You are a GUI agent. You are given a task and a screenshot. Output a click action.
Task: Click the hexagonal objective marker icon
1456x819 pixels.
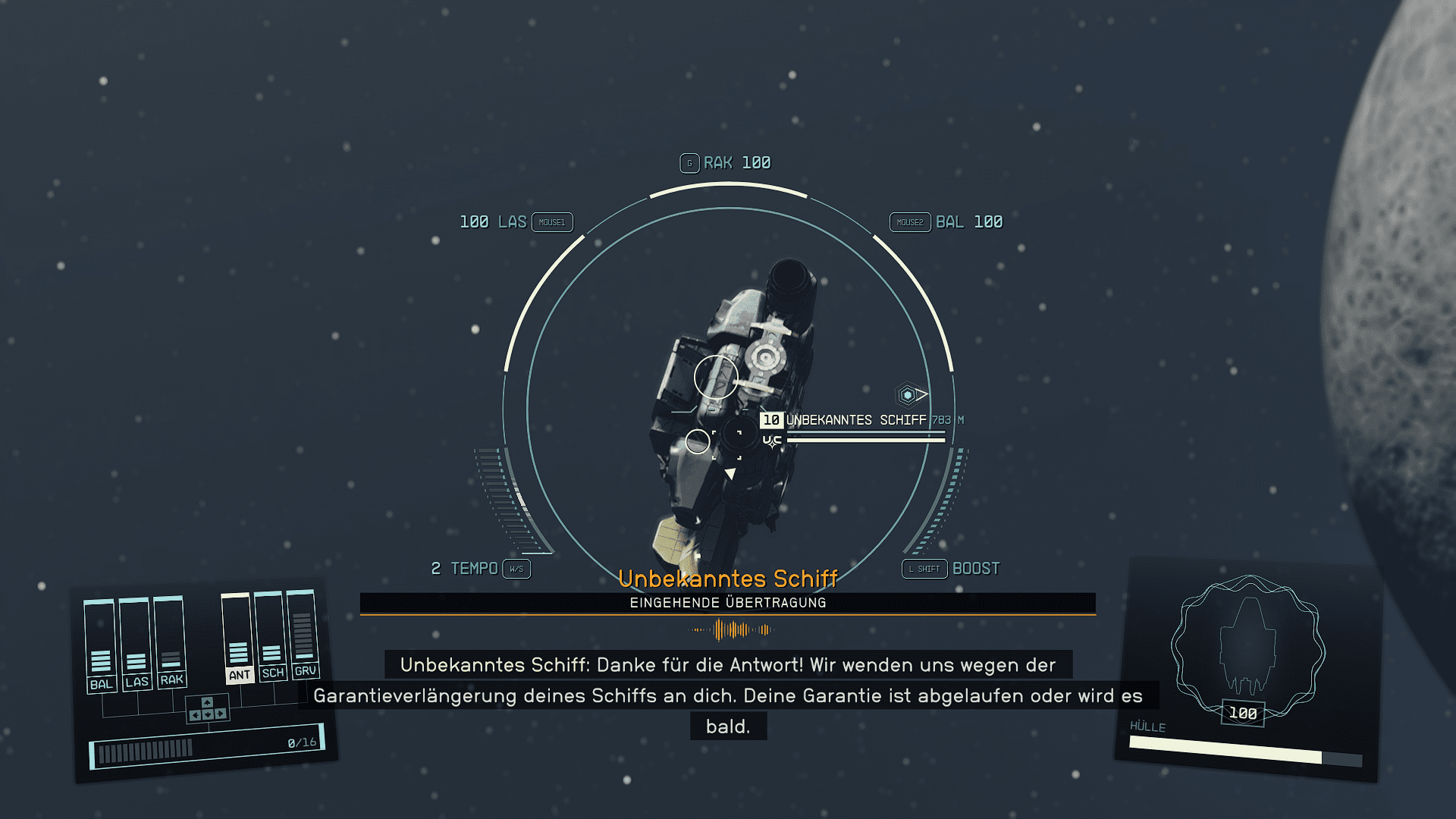click(908, 395)
